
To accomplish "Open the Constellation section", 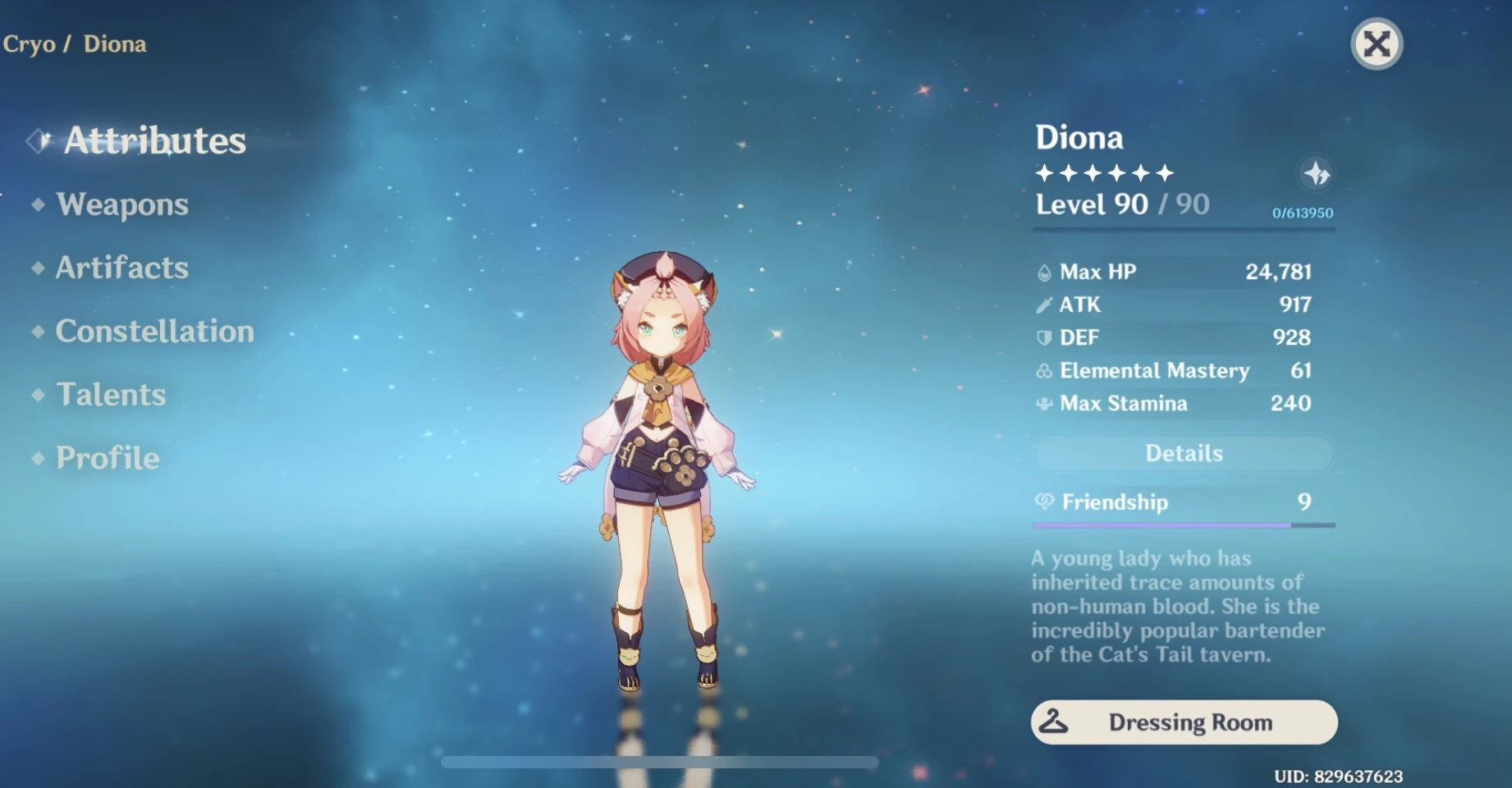I will tap(154, 332).
